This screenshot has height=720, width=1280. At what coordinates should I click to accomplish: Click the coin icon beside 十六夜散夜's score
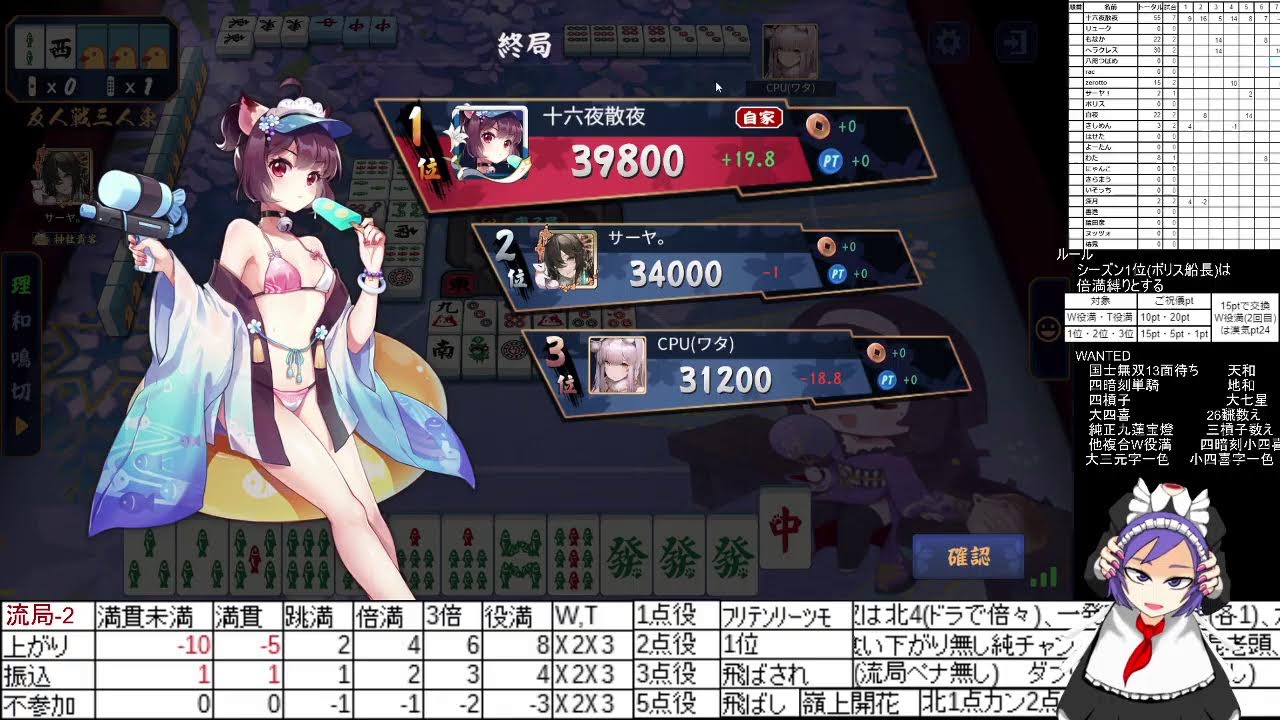point(819,125)
